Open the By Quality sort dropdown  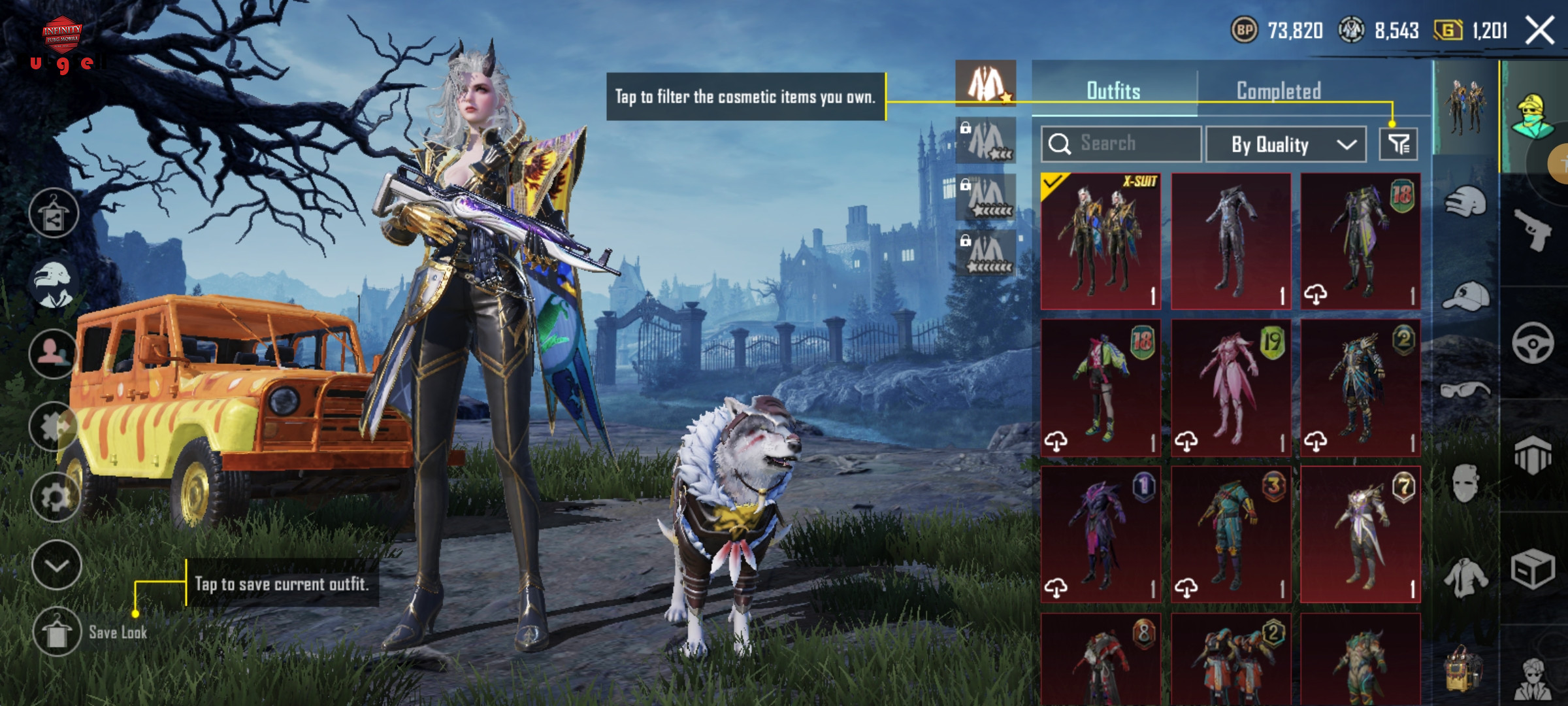coord(1285,144)
